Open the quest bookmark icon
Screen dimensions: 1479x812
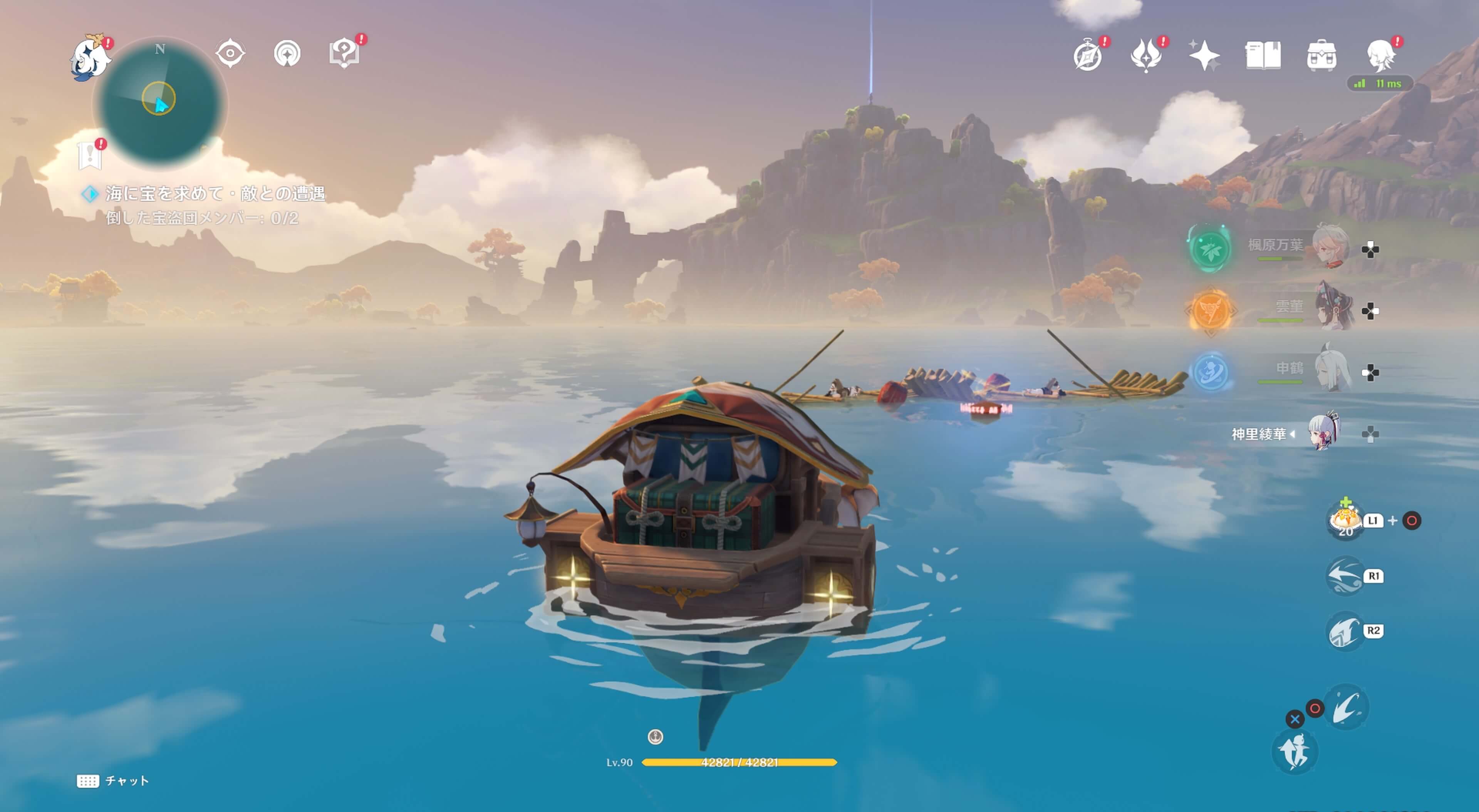pos(90,156)
